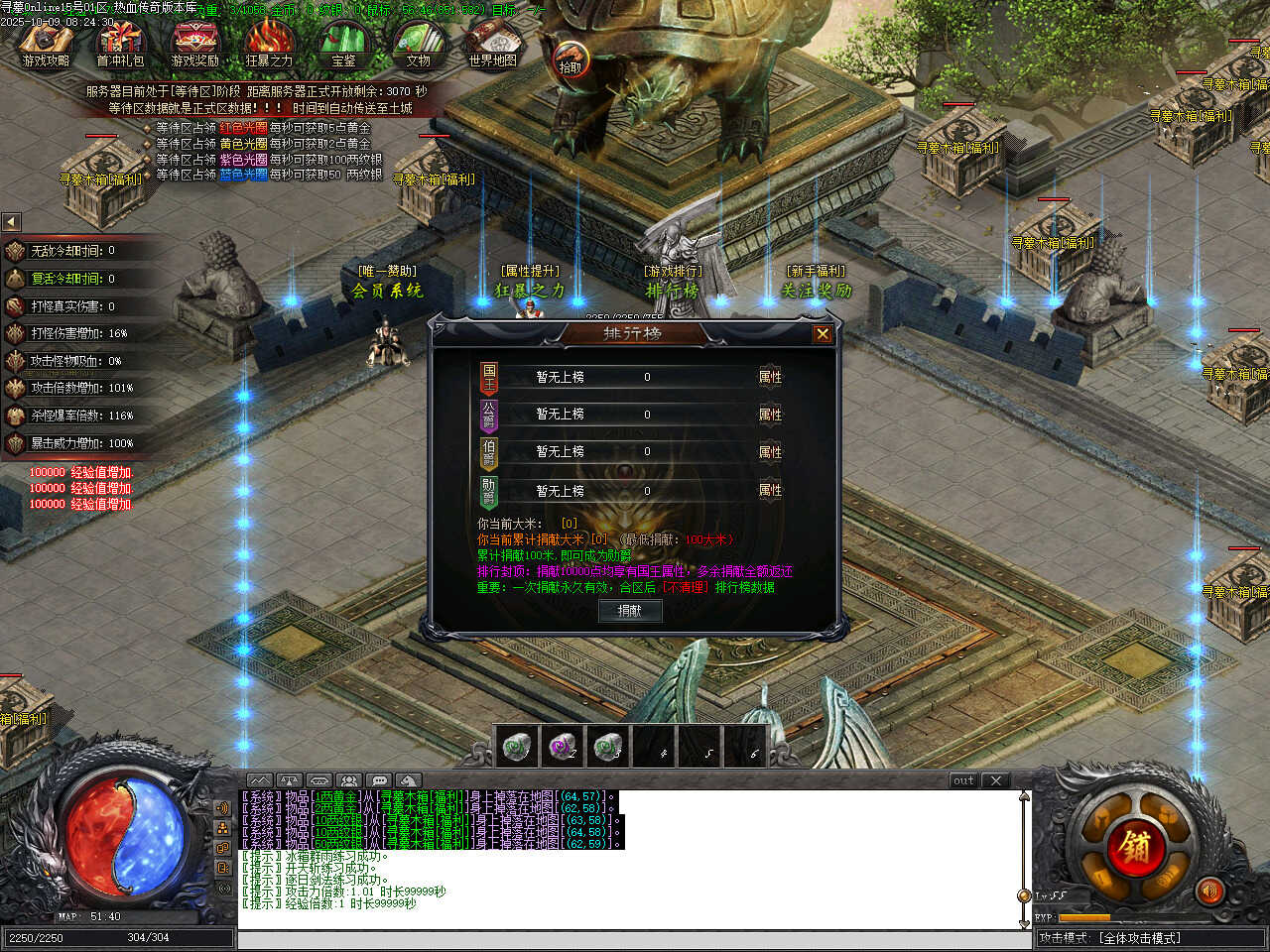1270x952 pixels.
Task: View 属性 for the 勋爵 rank
Action: coord(770,490)
